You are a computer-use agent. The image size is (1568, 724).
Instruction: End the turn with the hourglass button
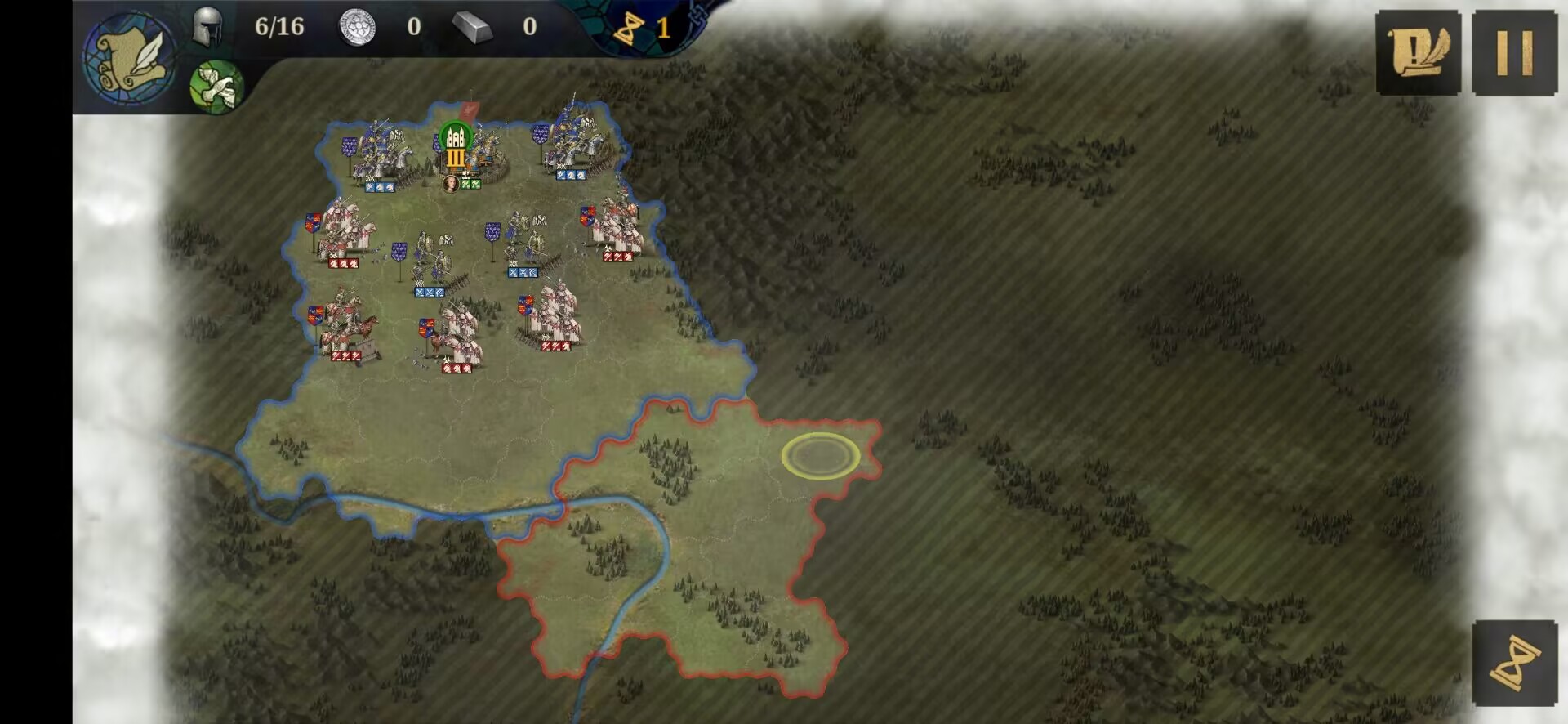tap(1514, 663)
